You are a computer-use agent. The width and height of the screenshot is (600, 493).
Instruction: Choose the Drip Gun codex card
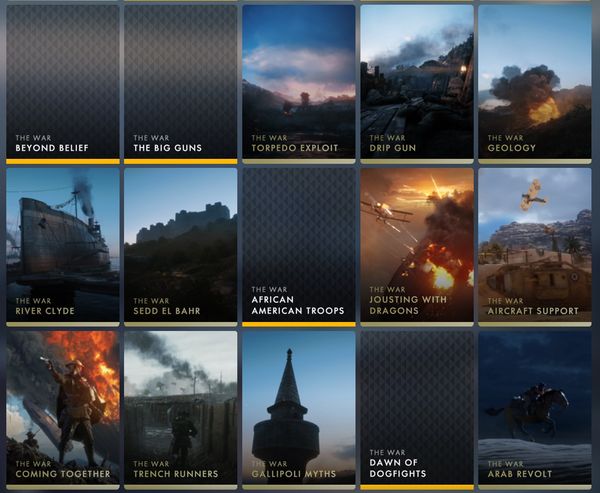(416, 82)
